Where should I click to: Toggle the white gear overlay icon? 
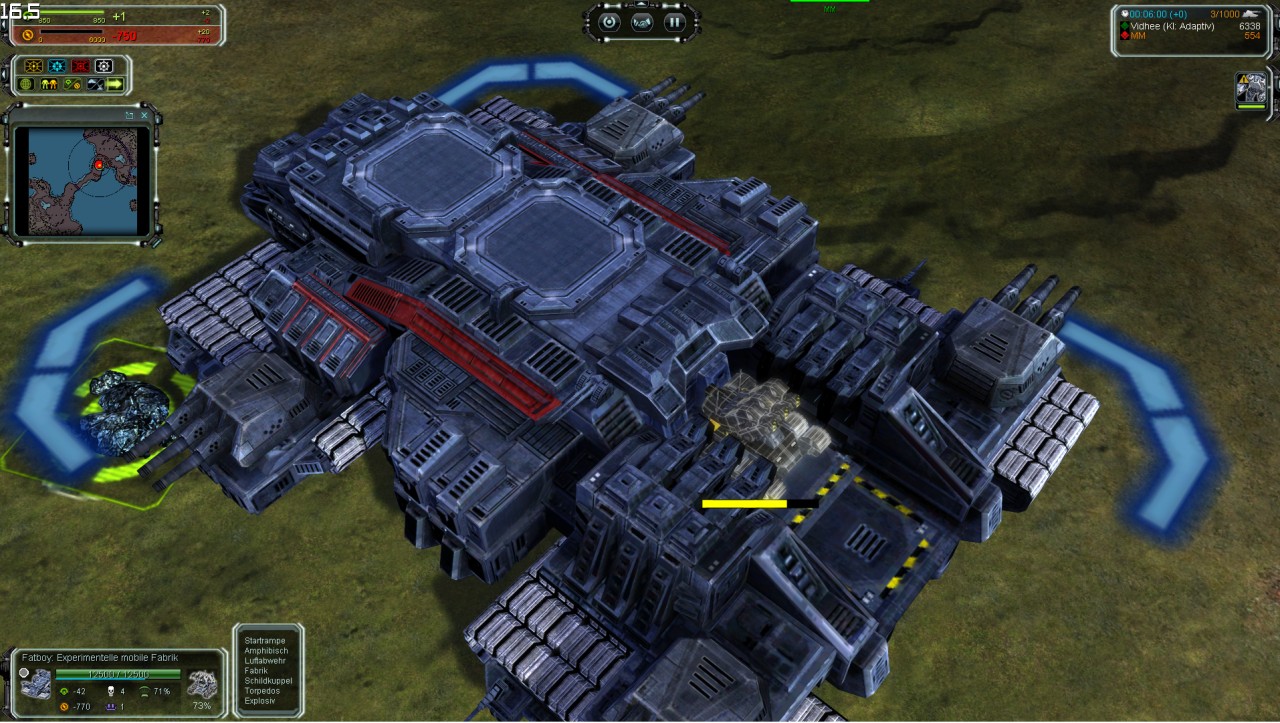coord(104,66)
